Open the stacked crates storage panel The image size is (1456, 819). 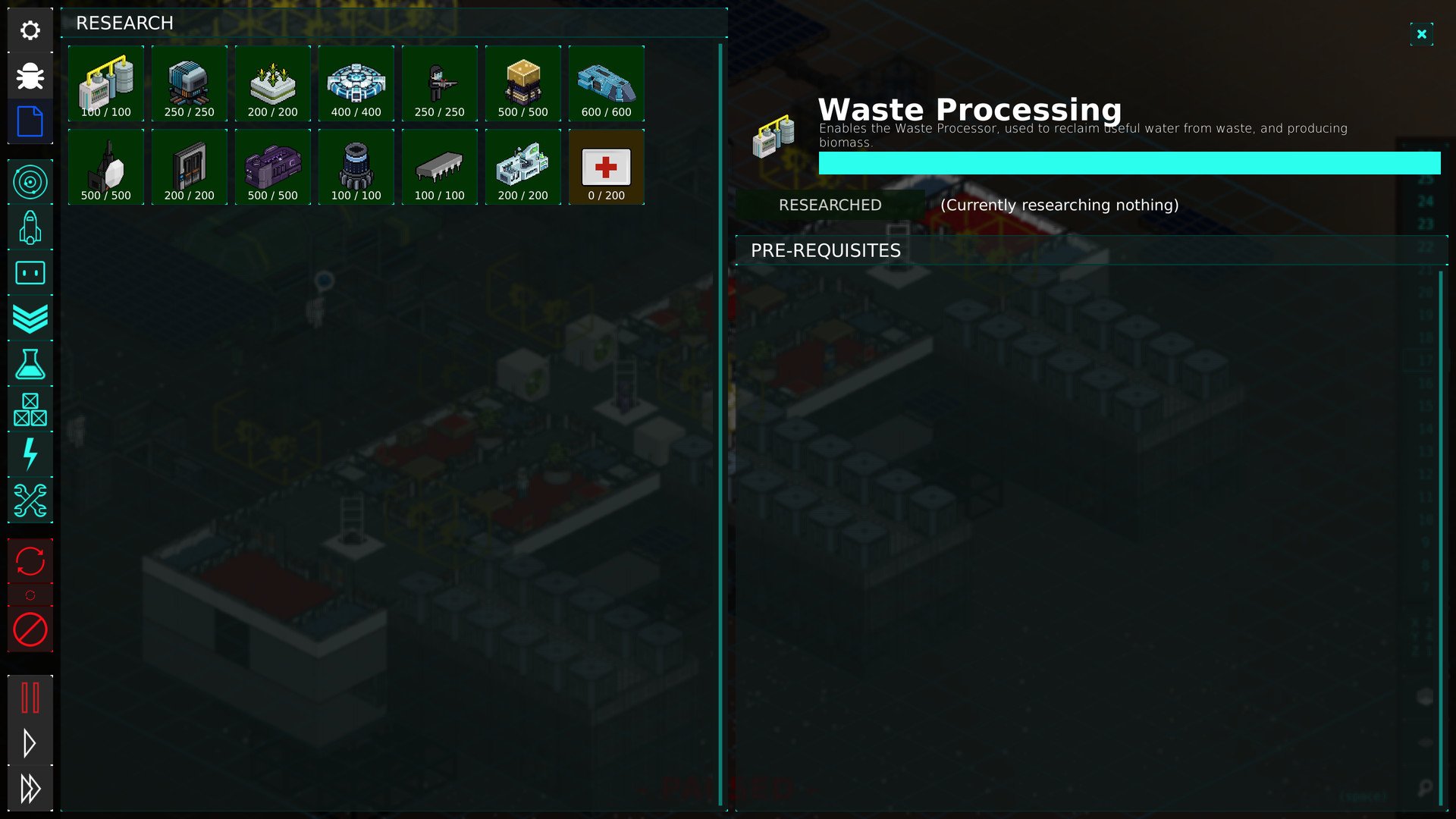point(30,409)
